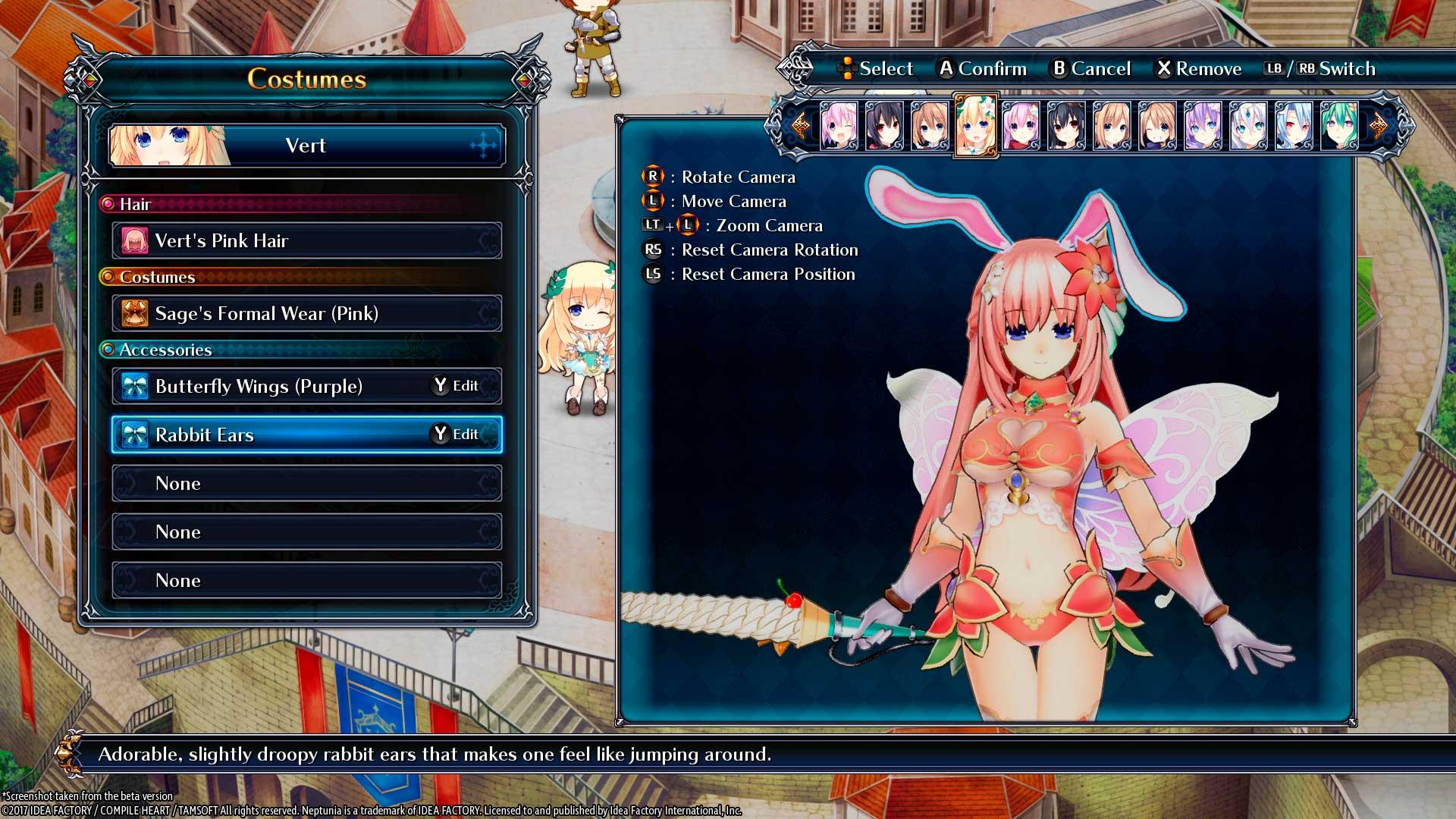Screen dimensions: 1456x819
Task: Click the roster's left arrow
Action: pos(799,125)
